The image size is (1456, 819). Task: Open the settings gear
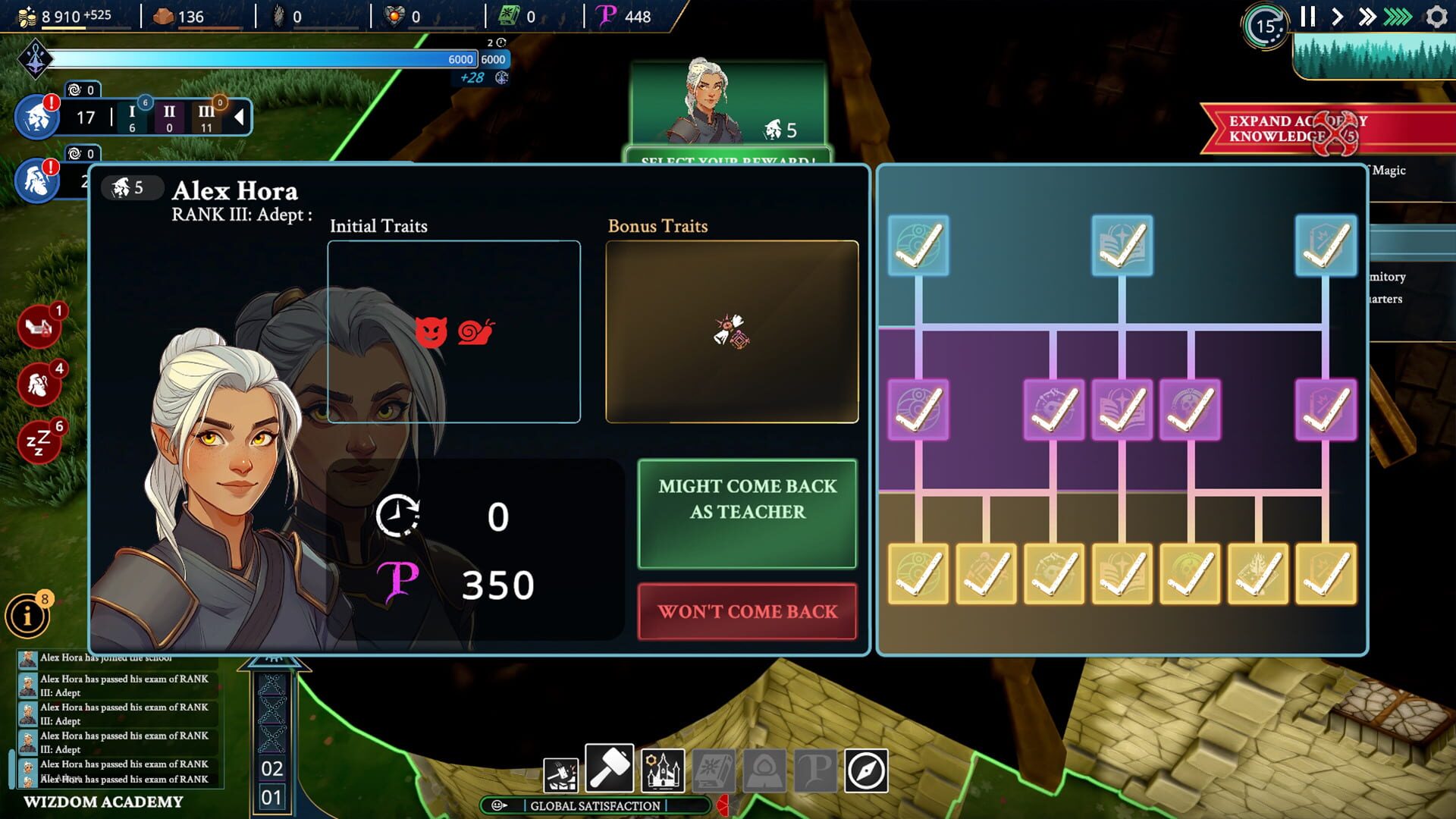(x=1436, y=17)
